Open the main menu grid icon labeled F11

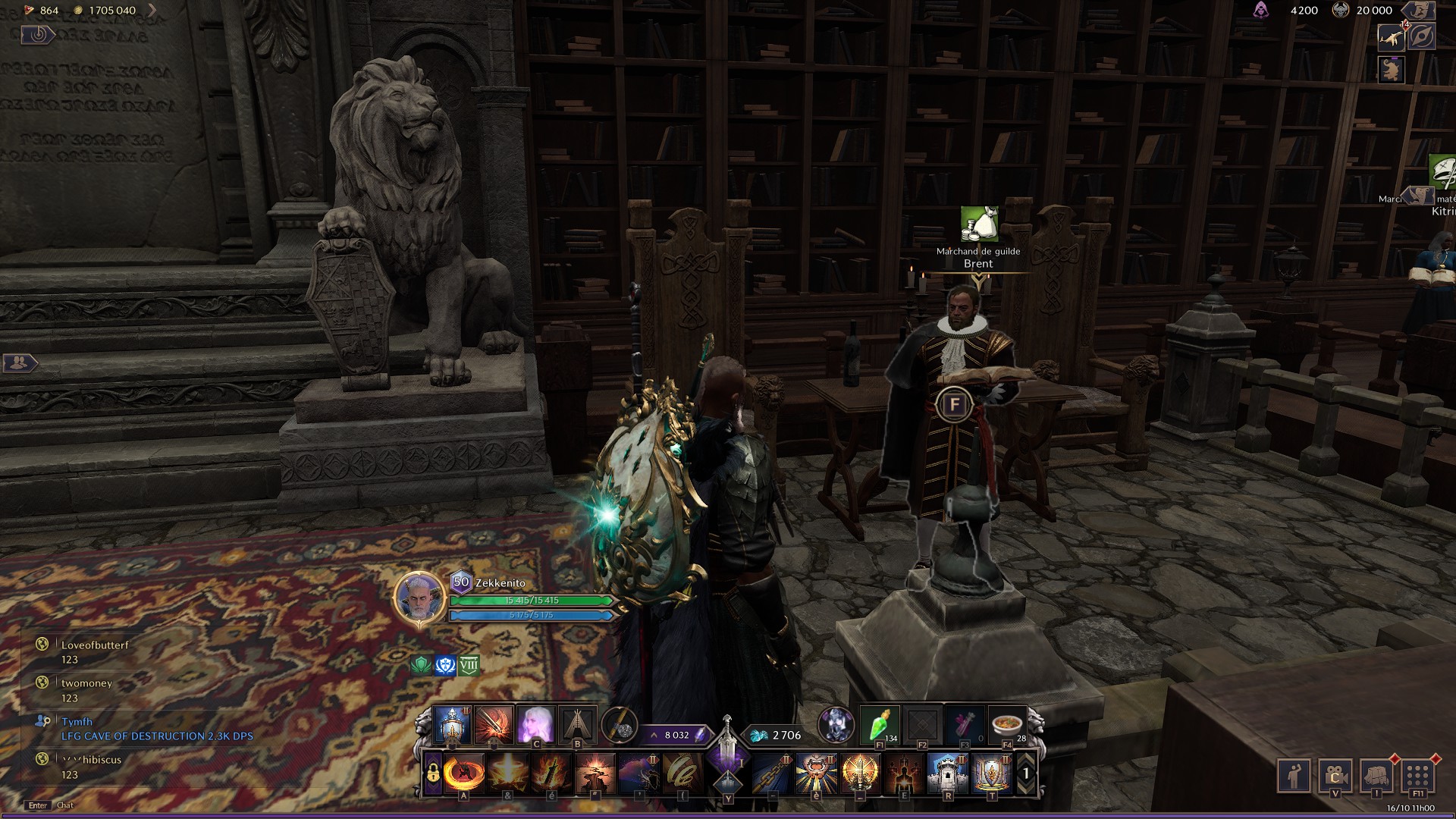coord(1418,777)
